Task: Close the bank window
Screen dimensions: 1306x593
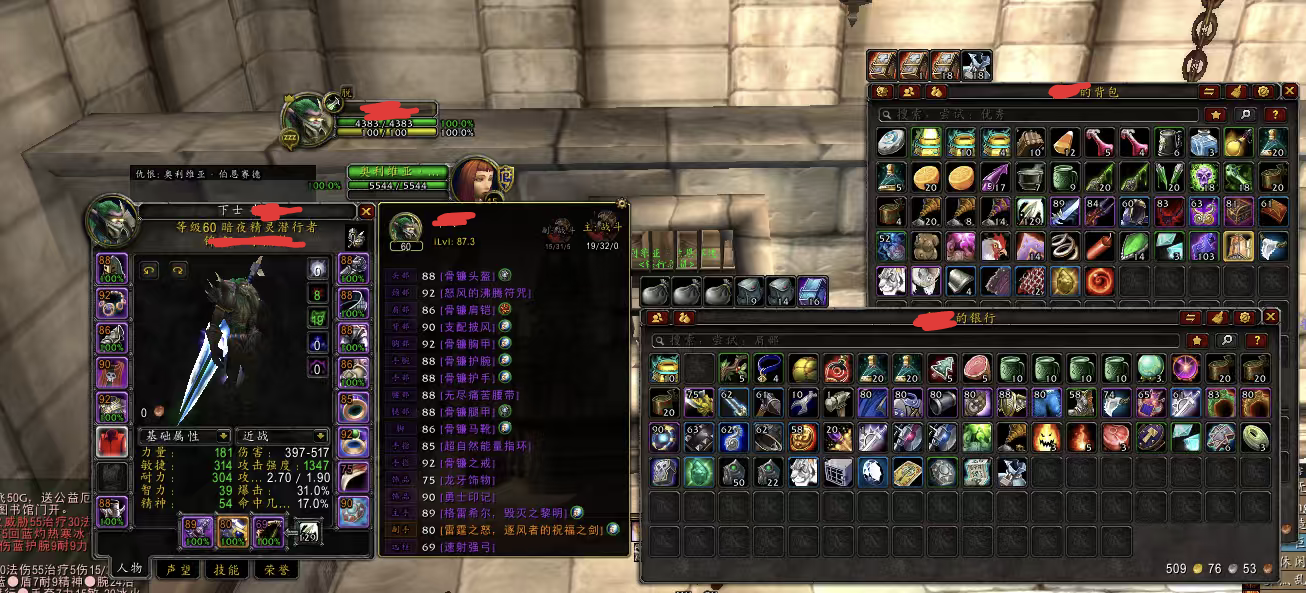Action: (x=1271, y=317)
